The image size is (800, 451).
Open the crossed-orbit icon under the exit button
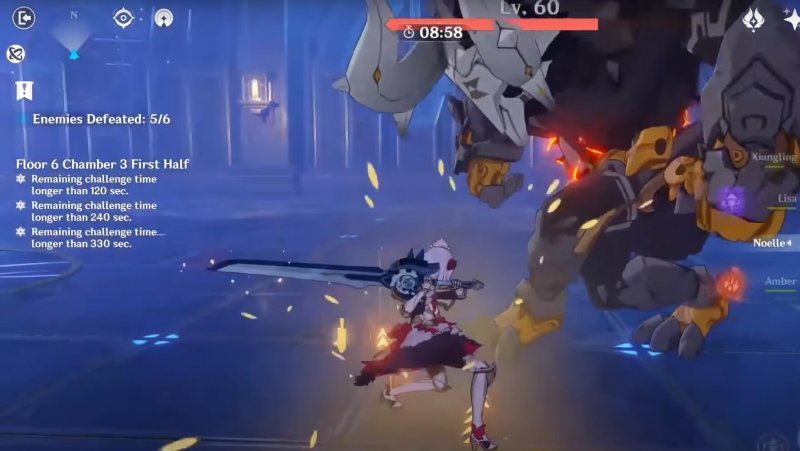pyautogui.click(x=15, y=54)
